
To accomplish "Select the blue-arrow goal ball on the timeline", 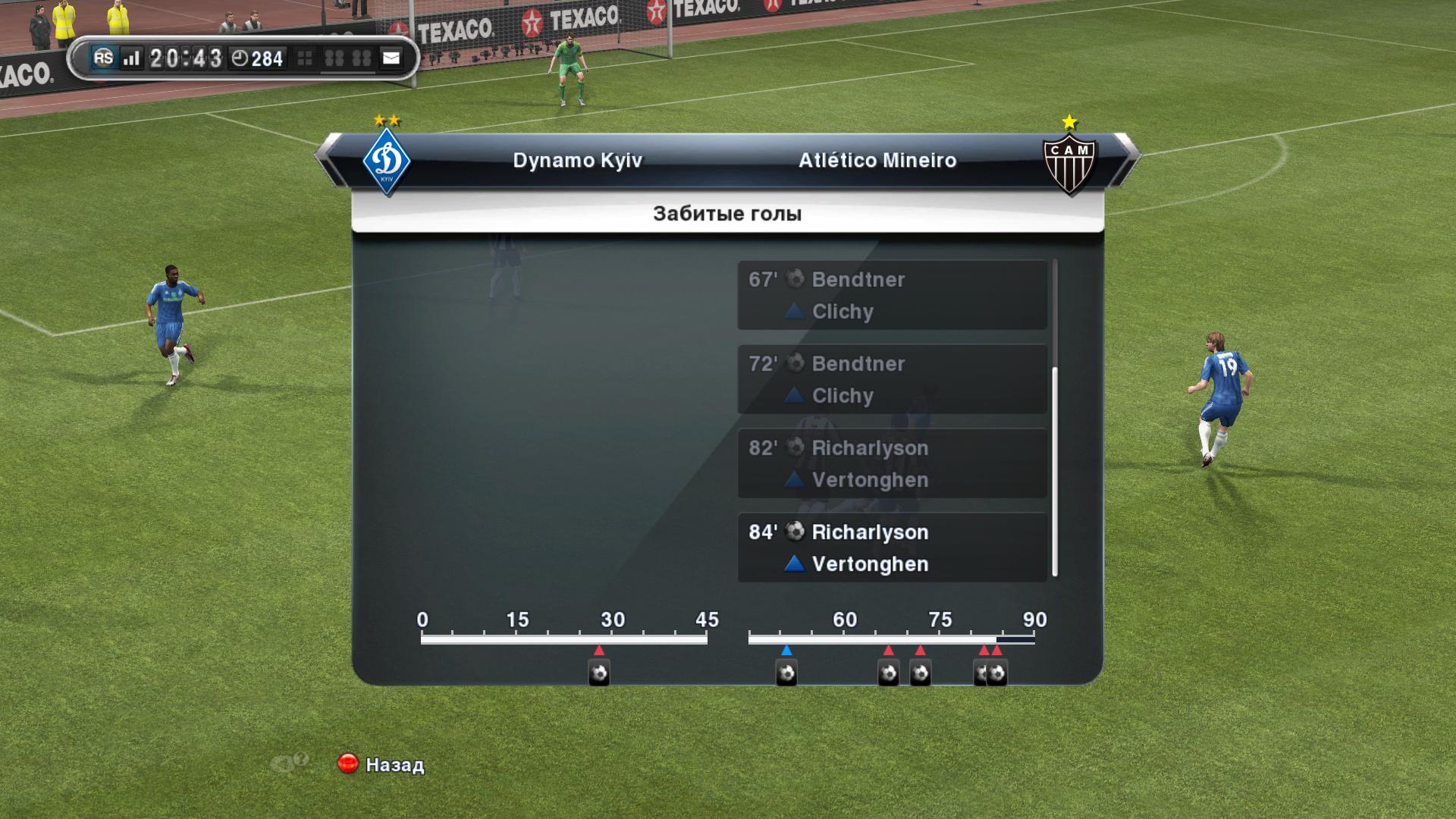I will 786,673.
